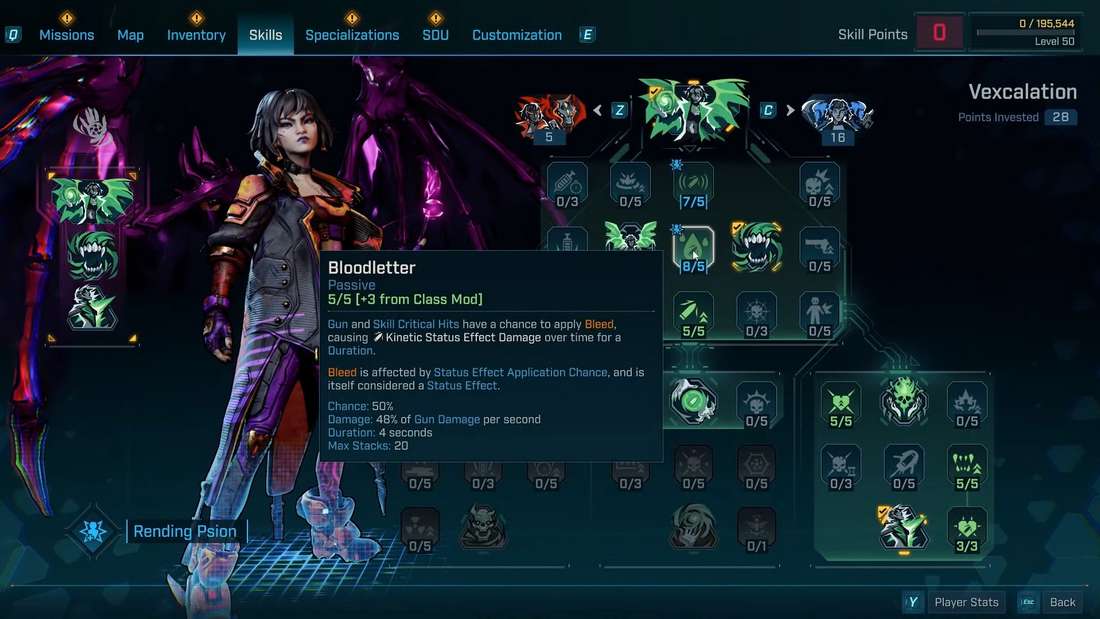Image resolution: width=1100 pixels, height=619 pixels.
Task: Choose the green fanged maw augment node
Action: [757, 247]
